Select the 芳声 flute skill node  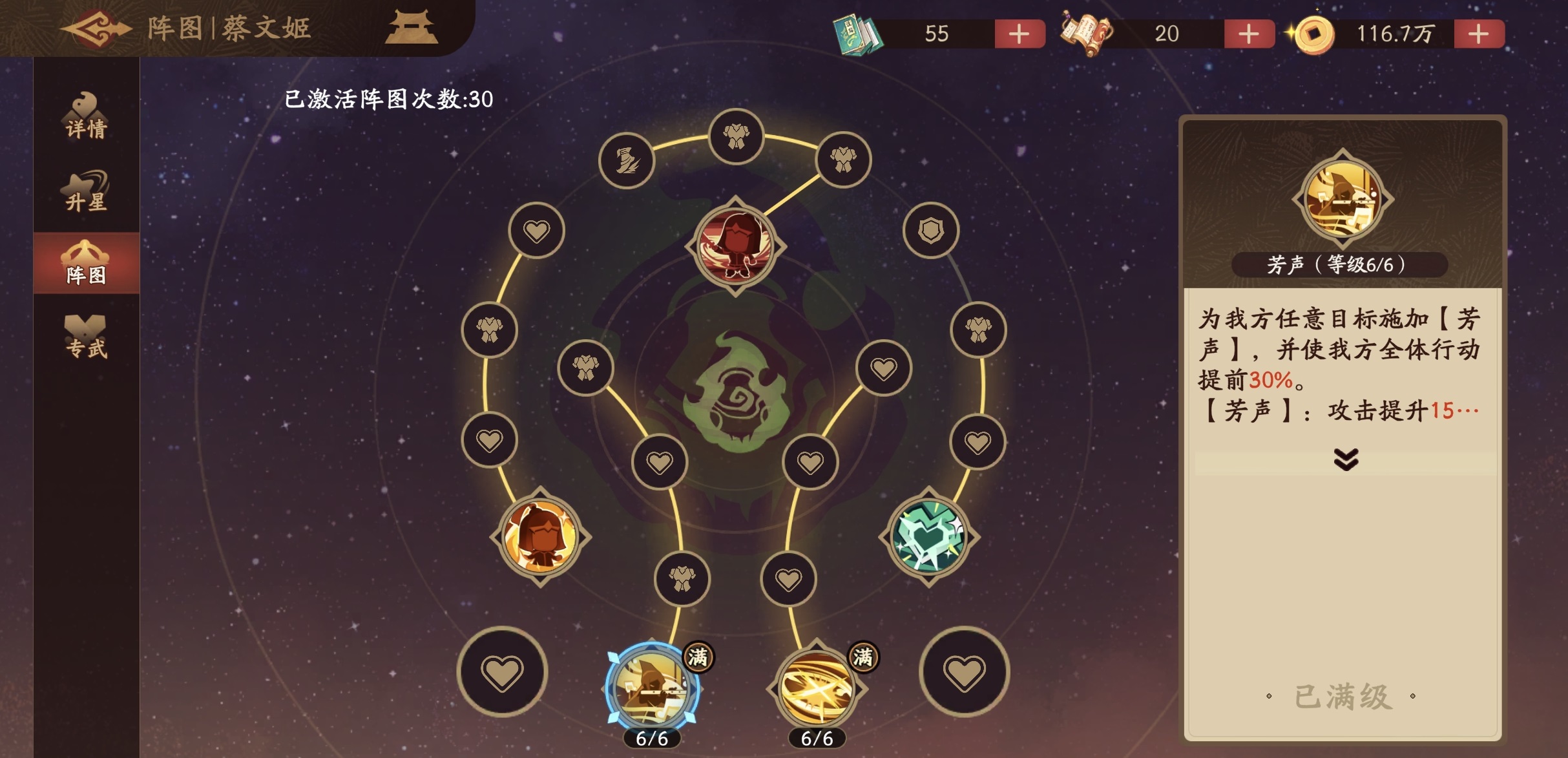[651, 688]
